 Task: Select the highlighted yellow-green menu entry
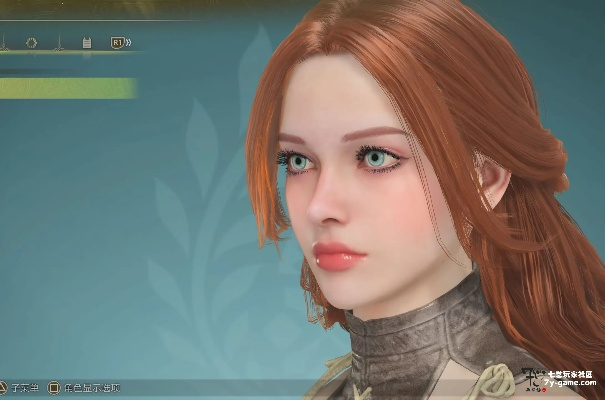click(66, 88)
